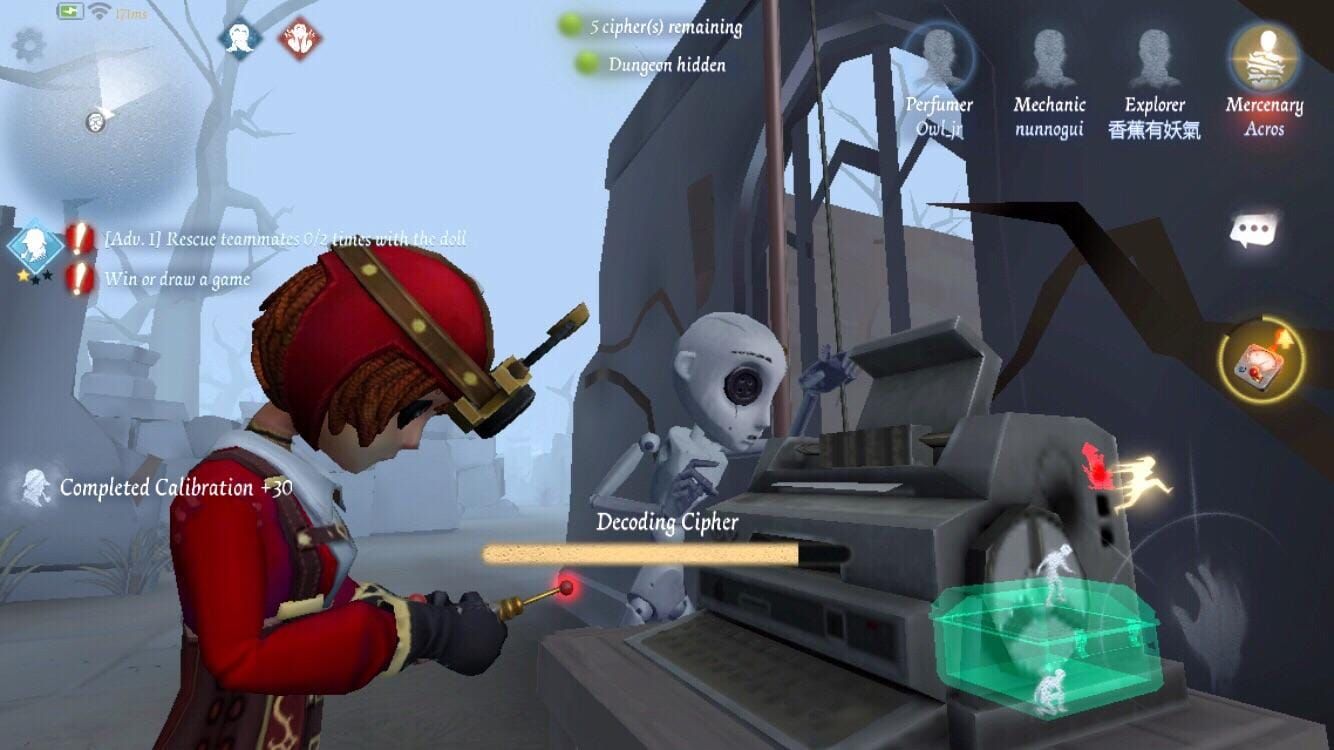
Task: Click the red hunter location marker icon
Action: tap(1096, 465)
